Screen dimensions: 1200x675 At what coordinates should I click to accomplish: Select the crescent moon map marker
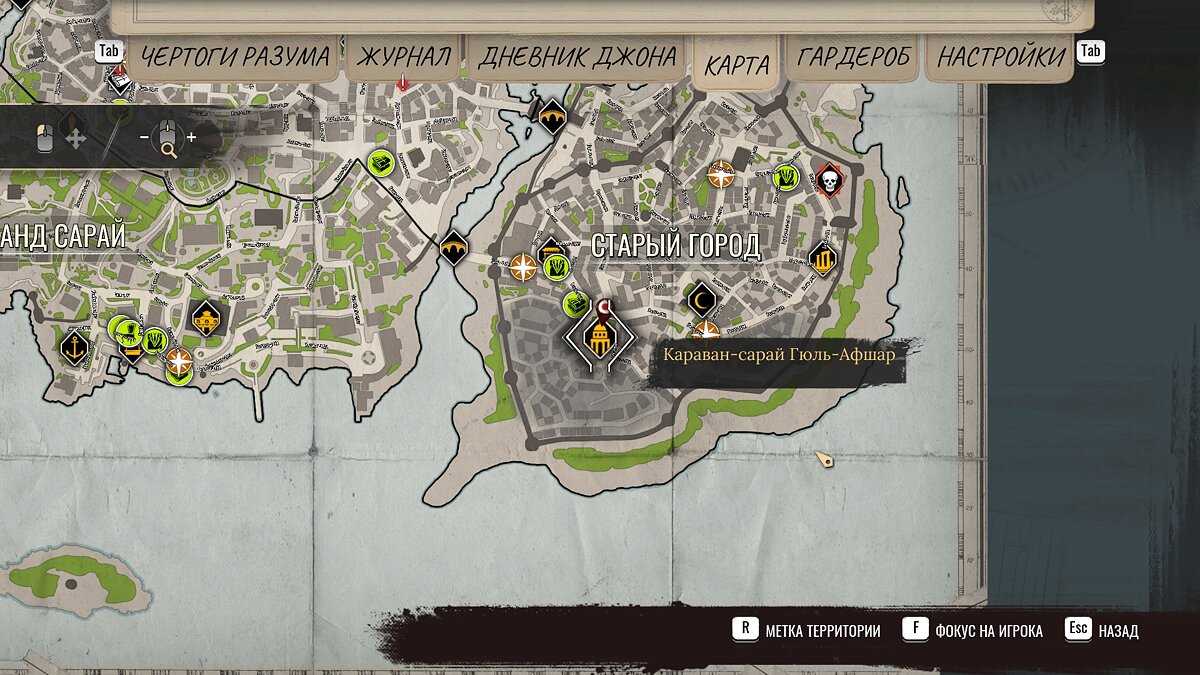point(702,297)
